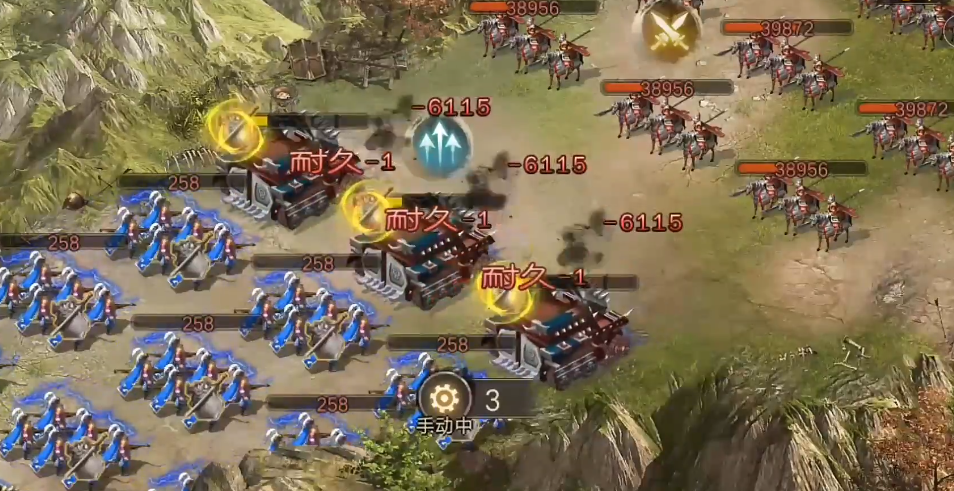Toggle the gear-shaped manual mode button
Viewport: 954px width, 491px height.
[x=445, y=399]
